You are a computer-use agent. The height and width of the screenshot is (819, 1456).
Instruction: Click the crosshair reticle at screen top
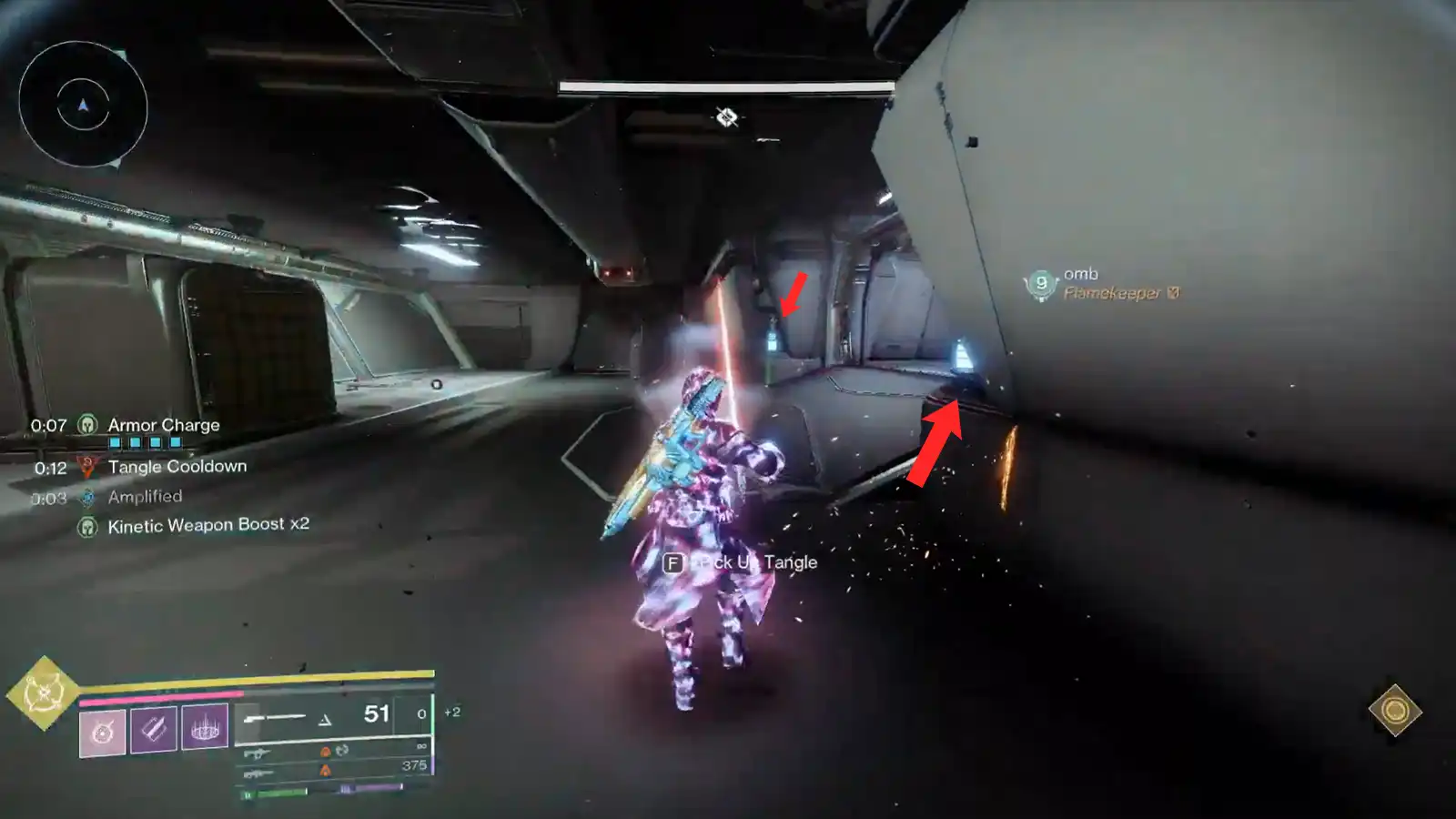click(x=725, y=116)
